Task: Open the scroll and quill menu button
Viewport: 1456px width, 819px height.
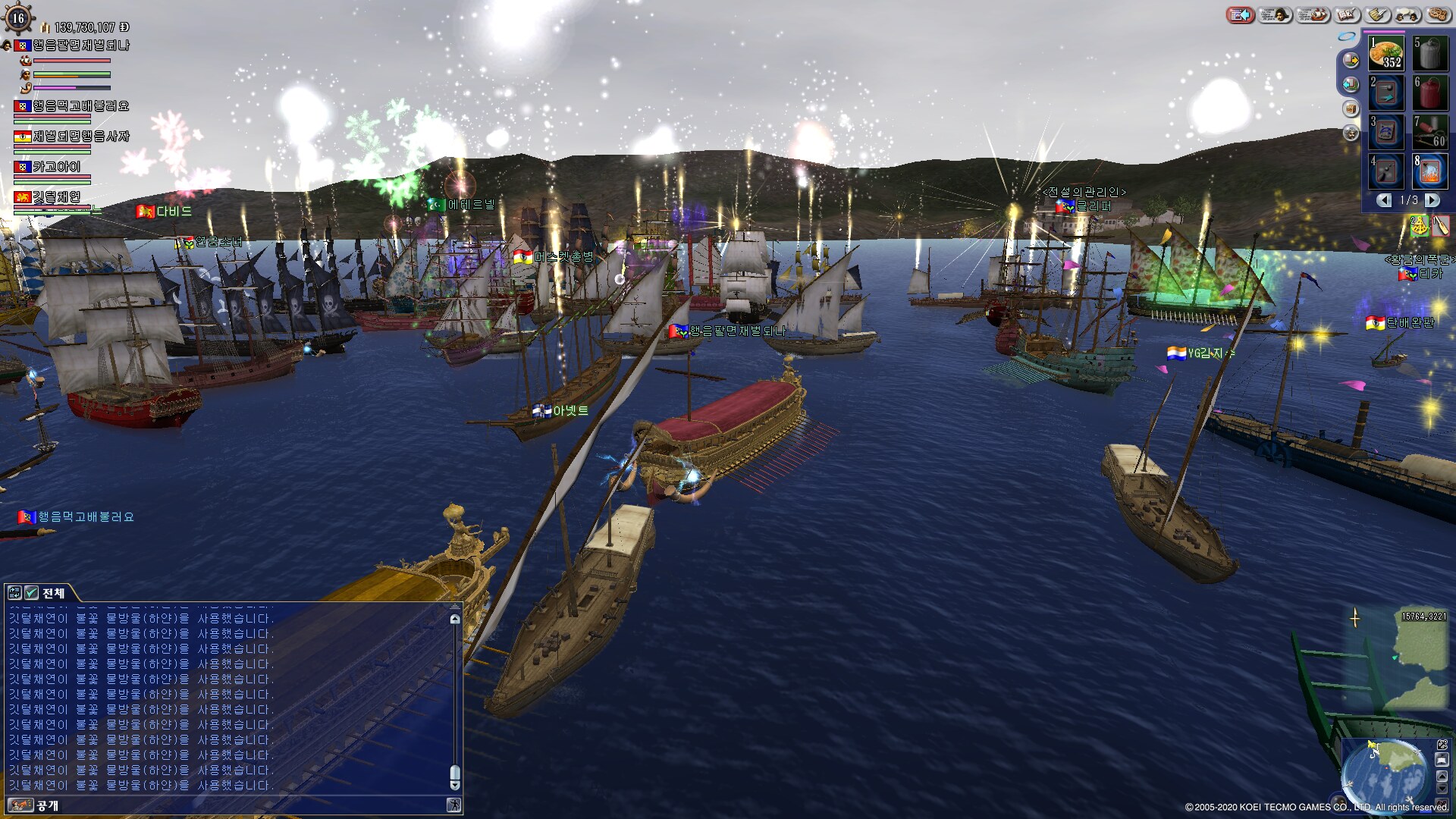Action: 1378,15
